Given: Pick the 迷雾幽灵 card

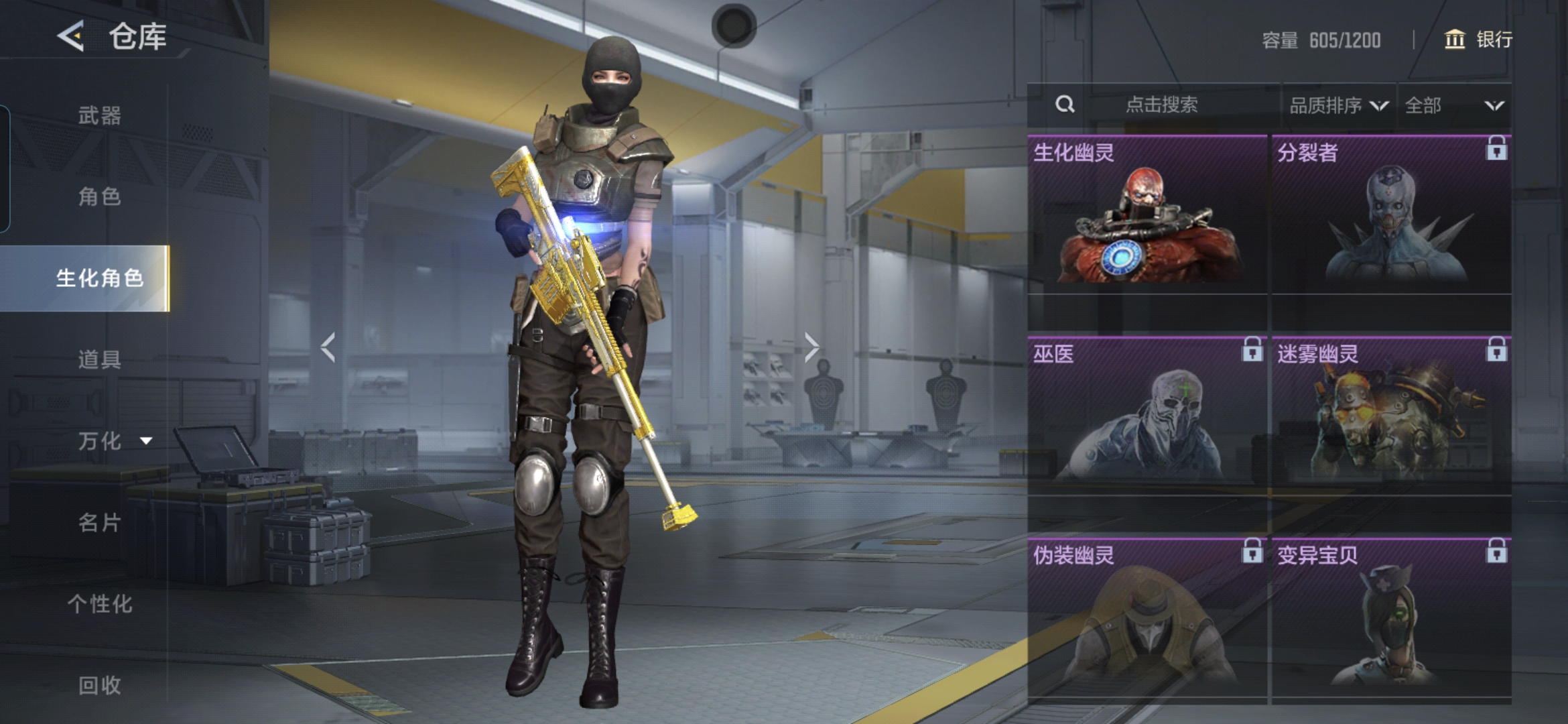Looking at the screenshot, I should point(1391,416).
